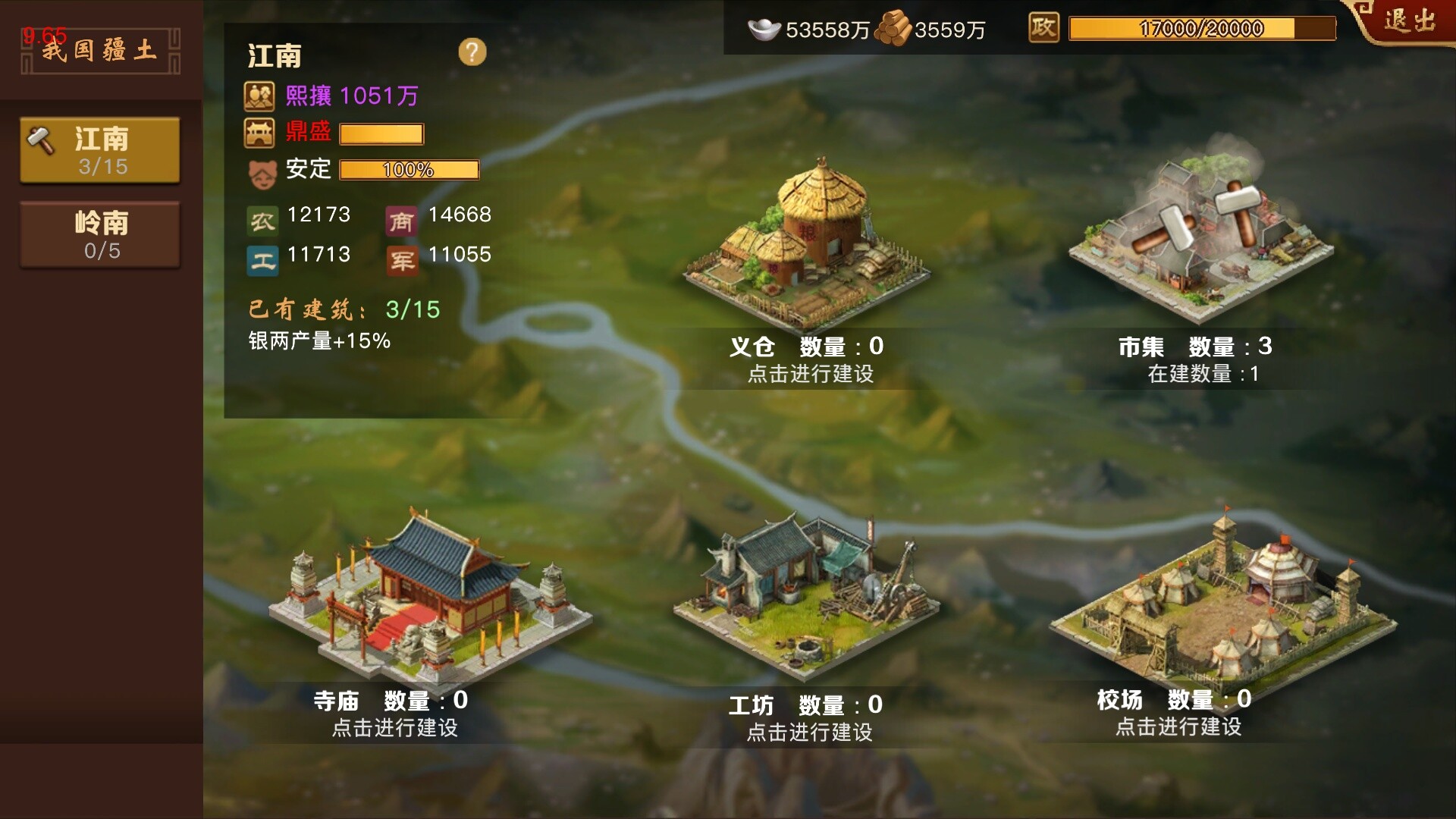
Task: Select the 安定 stability face icon
Action: click(x=262, y=170)
